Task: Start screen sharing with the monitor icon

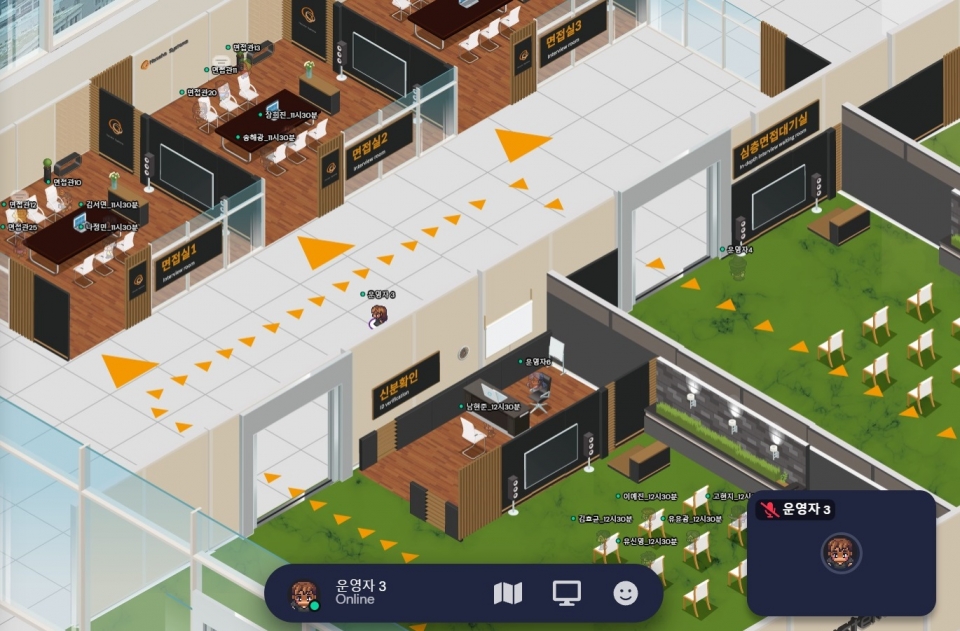Action: tap(567, 593)
